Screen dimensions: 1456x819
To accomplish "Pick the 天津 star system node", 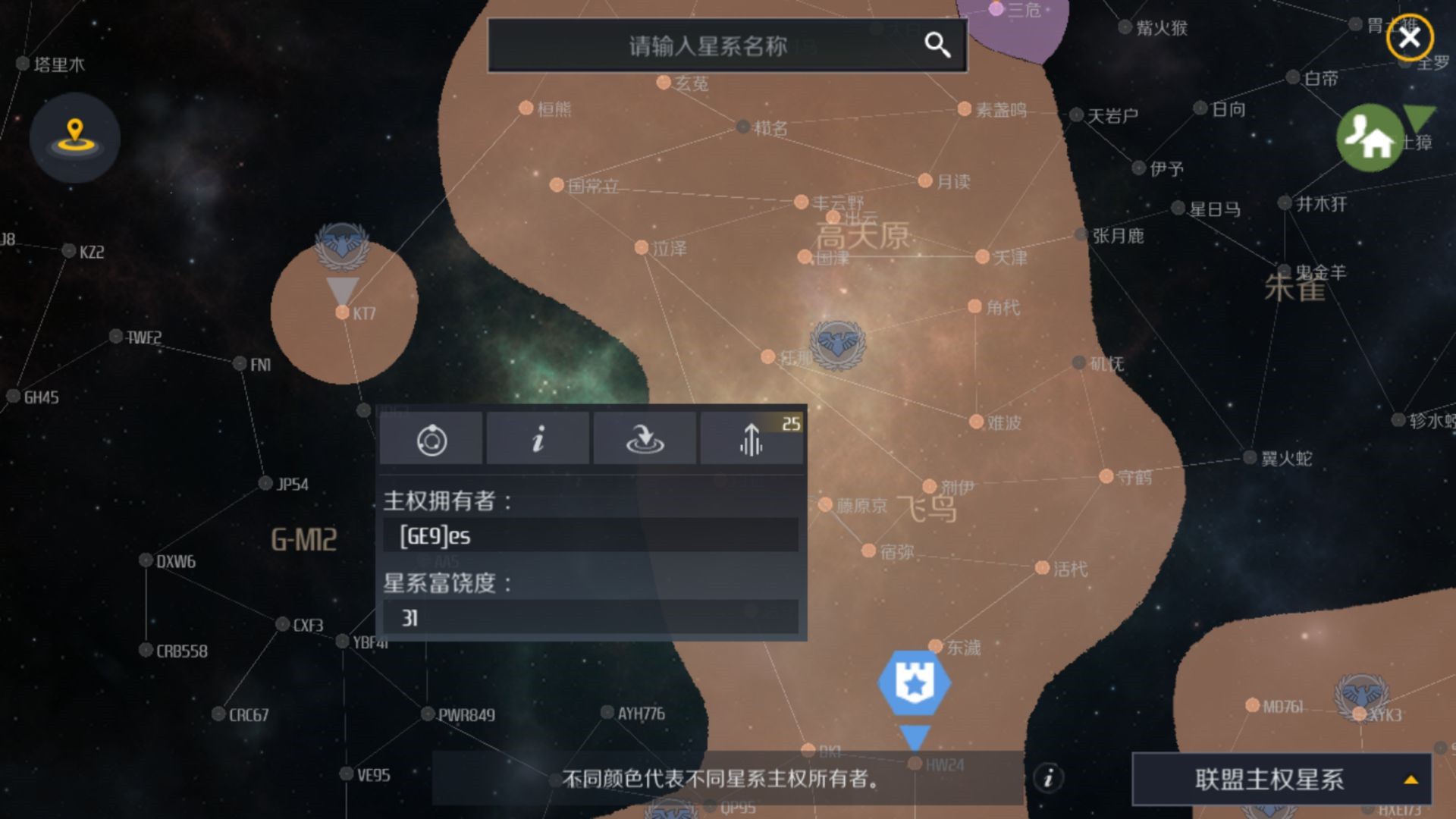I will (982, 257).
